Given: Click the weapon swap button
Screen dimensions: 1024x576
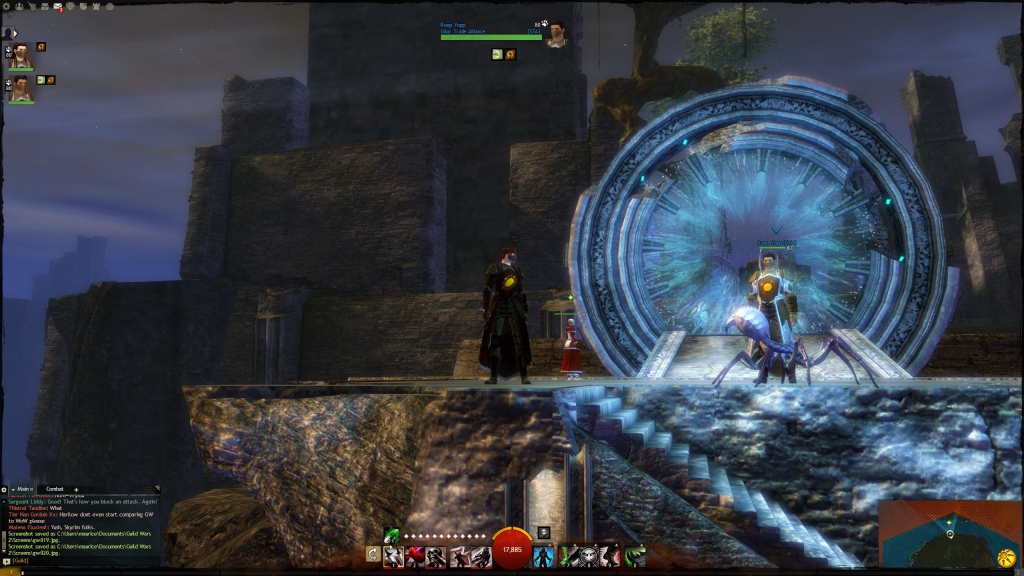Looking at the screenshot, I should click(x=373, y=554).
